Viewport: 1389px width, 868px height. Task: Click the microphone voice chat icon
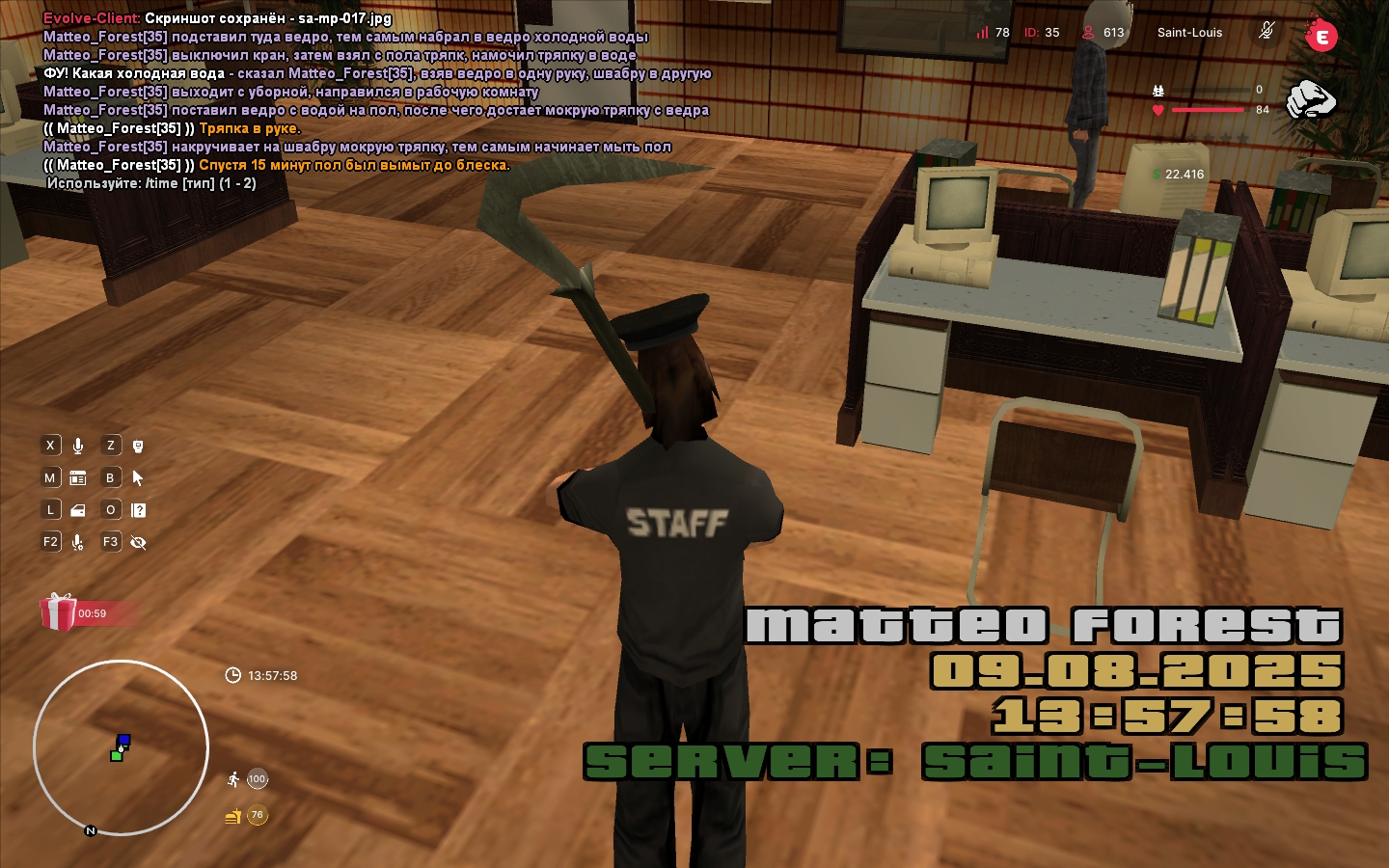pos(78,446)
